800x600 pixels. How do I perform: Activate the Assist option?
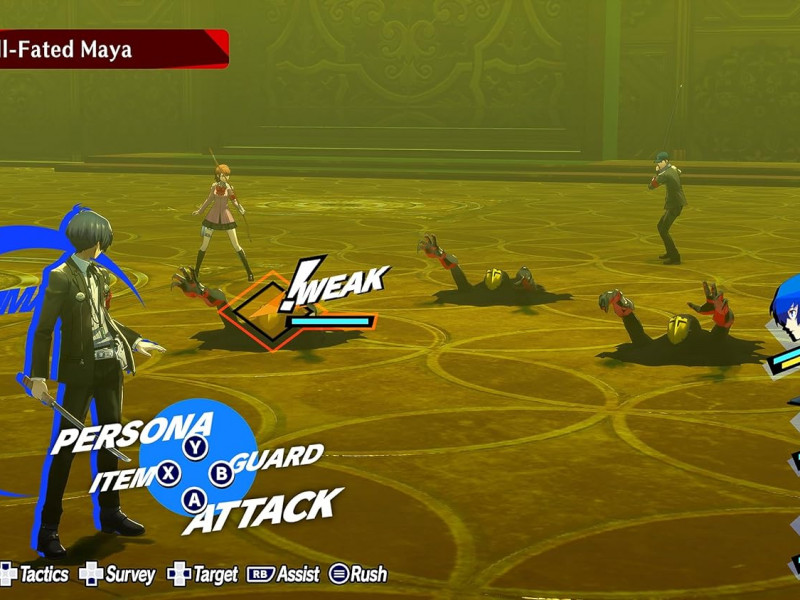point(284,574)
